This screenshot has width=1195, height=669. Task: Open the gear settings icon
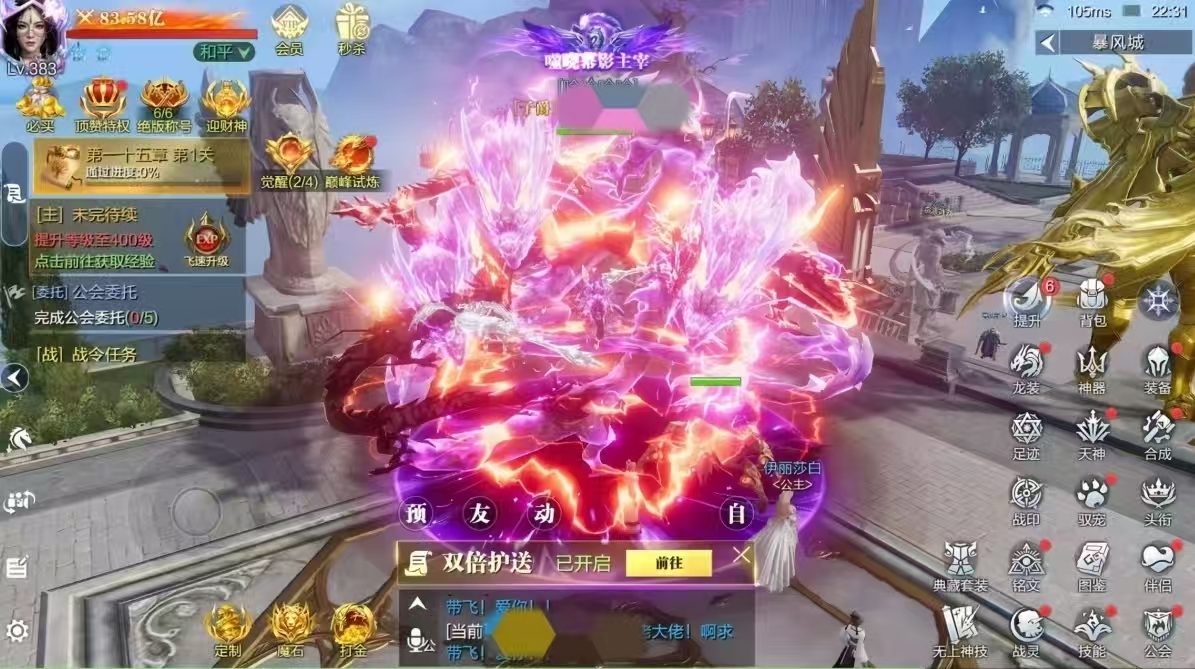click(17, 631)
